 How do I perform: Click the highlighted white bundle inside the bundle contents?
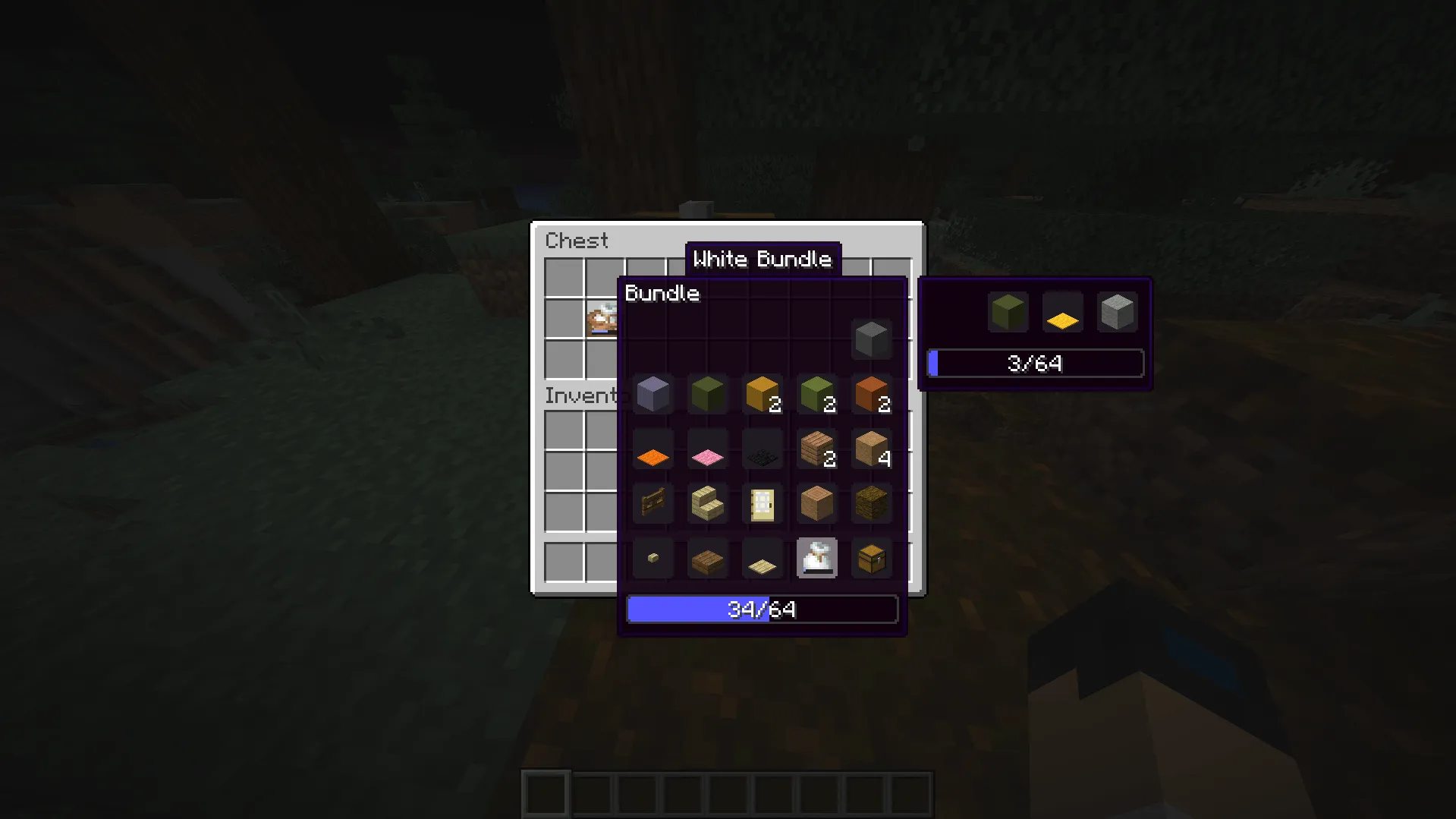pos(816,559)
